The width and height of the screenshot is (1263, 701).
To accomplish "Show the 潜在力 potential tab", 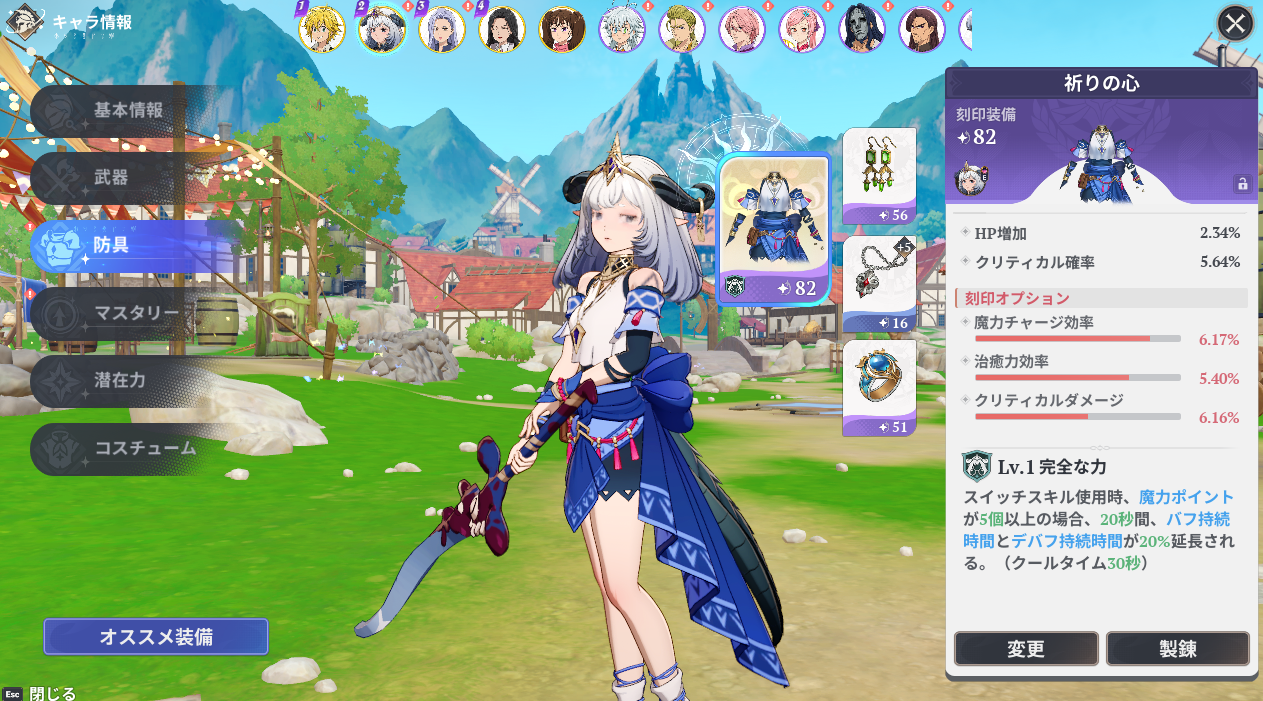I will [120, 380].
